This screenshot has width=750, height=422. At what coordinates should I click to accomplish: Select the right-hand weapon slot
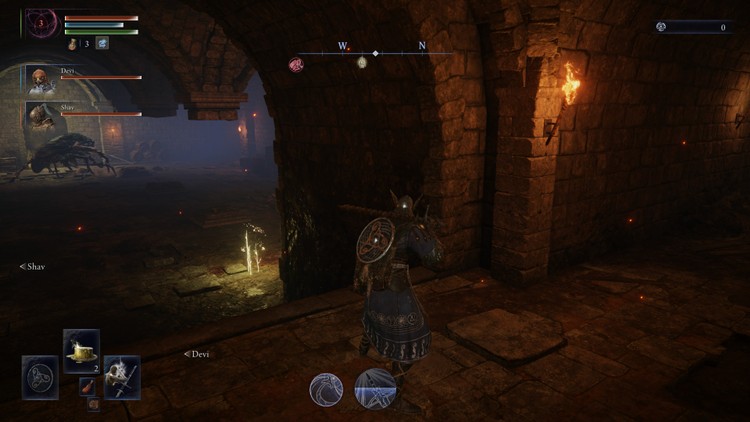click(122, 377)
